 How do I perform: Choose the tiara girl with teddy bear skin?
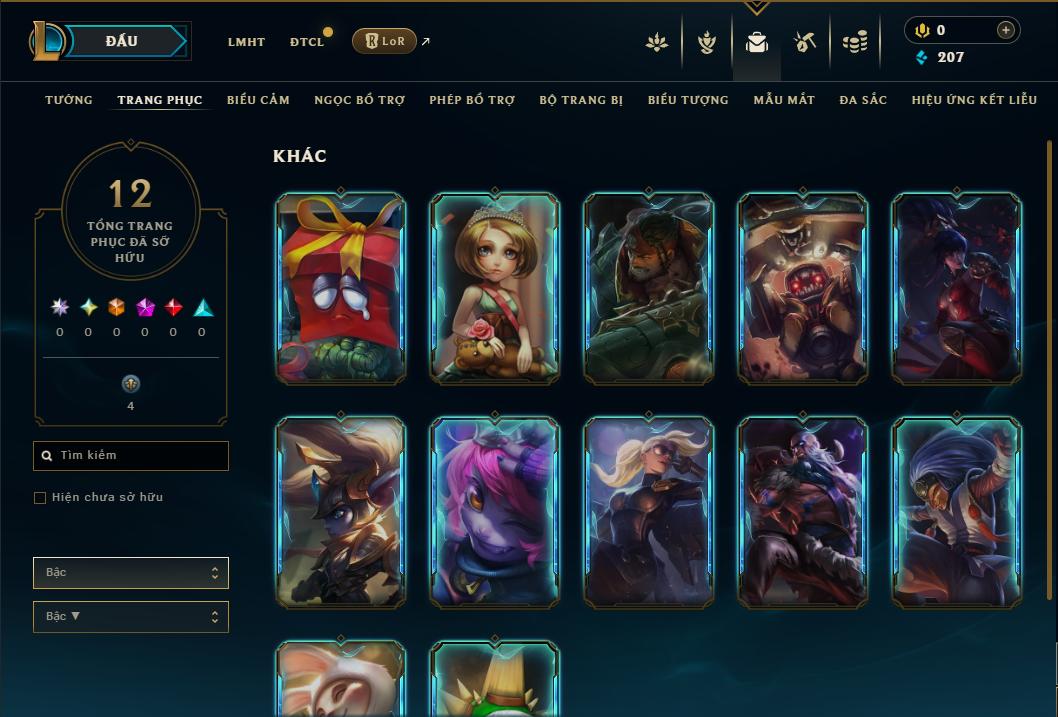tap(495, 288)
